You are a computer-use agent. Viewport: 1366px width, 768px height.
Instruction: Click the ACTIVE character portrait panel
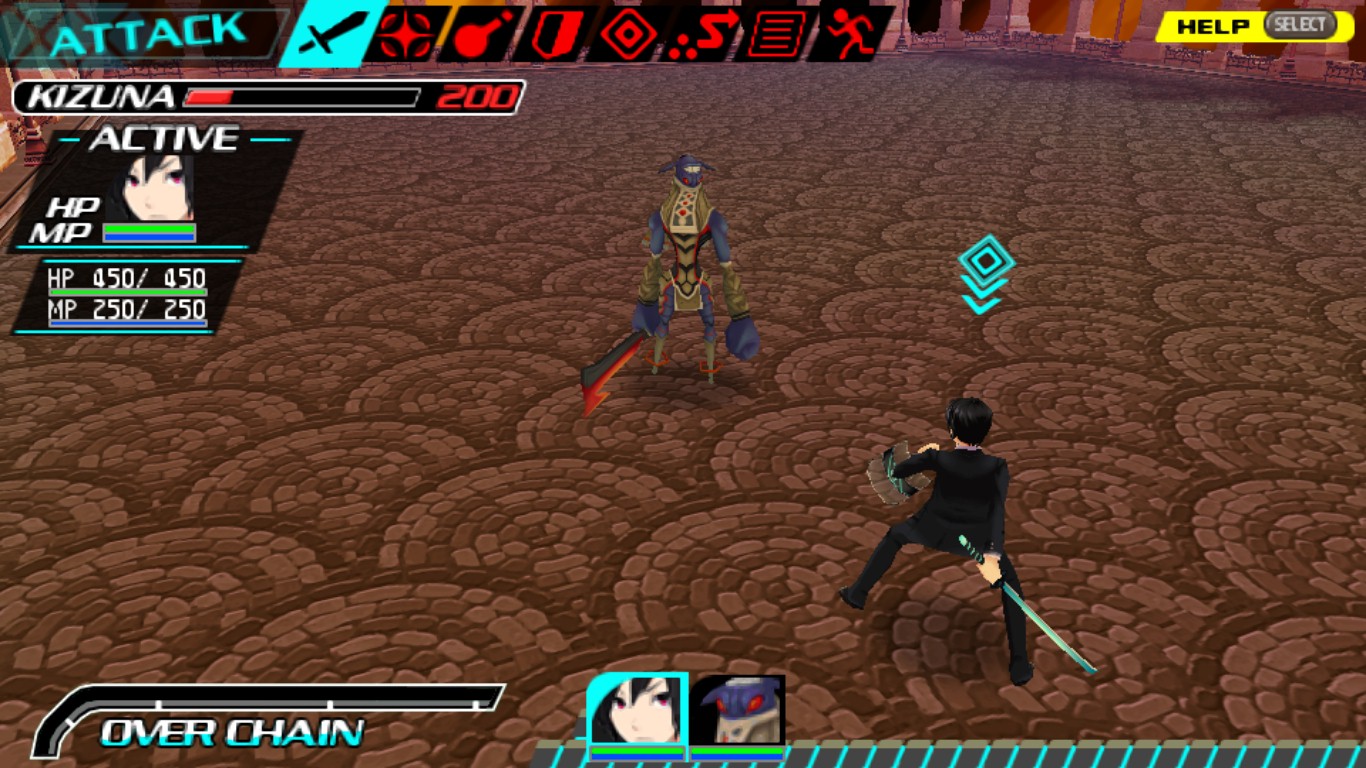155,190
